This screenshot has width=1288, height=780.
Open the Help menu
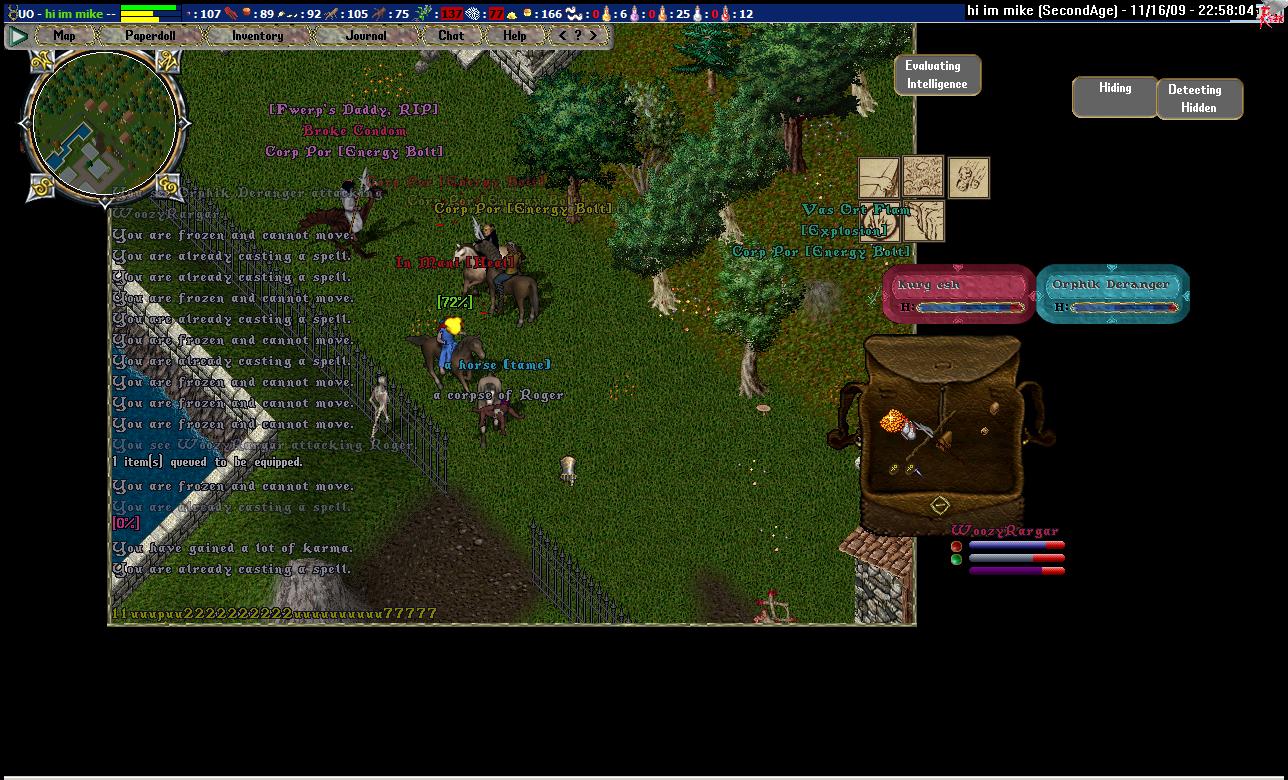coord(514,36)
